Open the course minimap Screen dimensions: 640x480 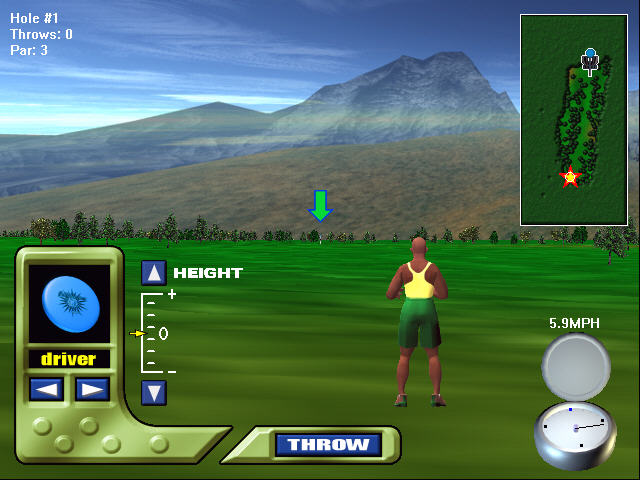tap(573, 119)
